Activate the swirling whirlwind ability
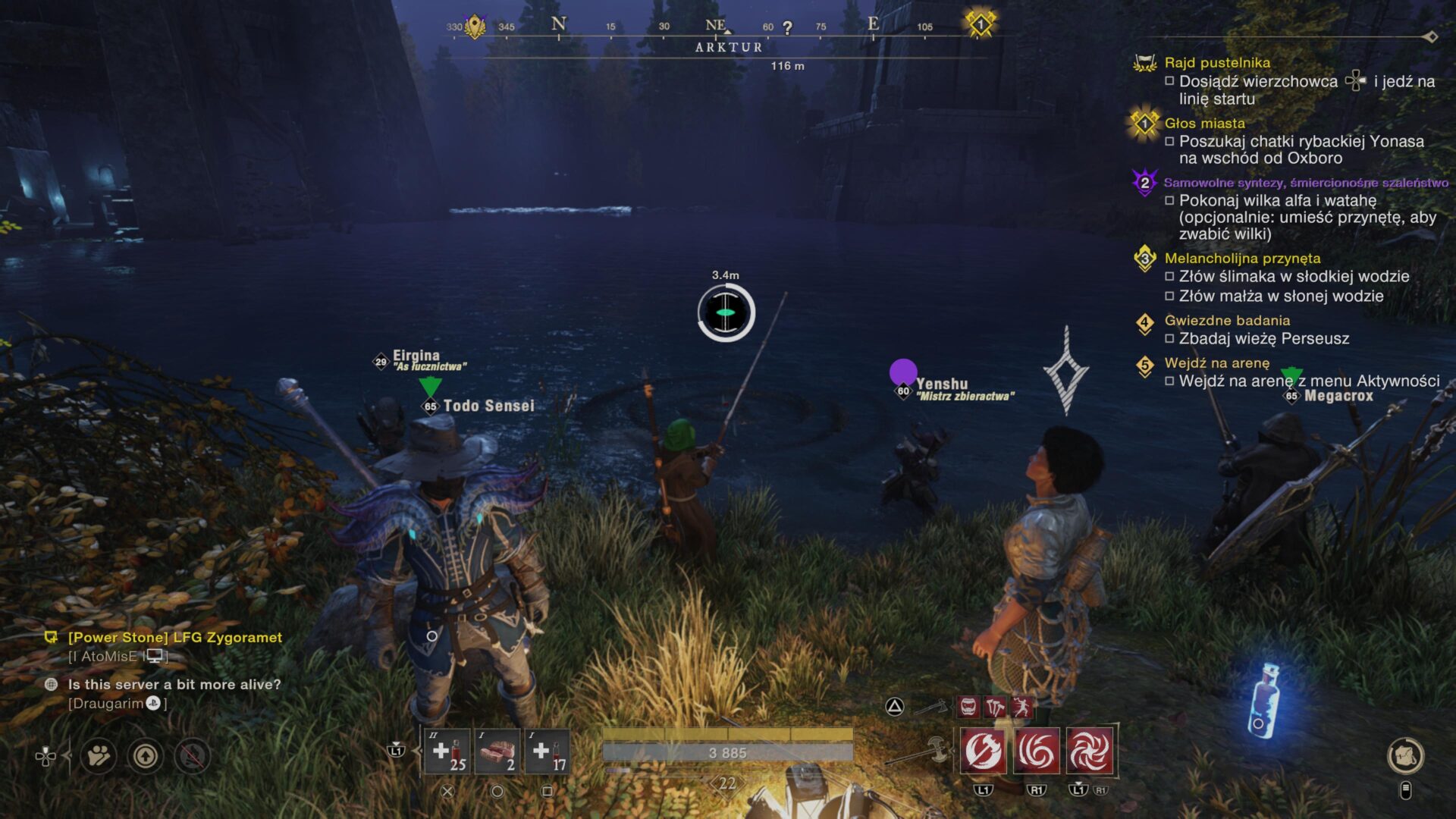Image resolution: width=1456 pixels, height=819 pixels. (1037, 752)
